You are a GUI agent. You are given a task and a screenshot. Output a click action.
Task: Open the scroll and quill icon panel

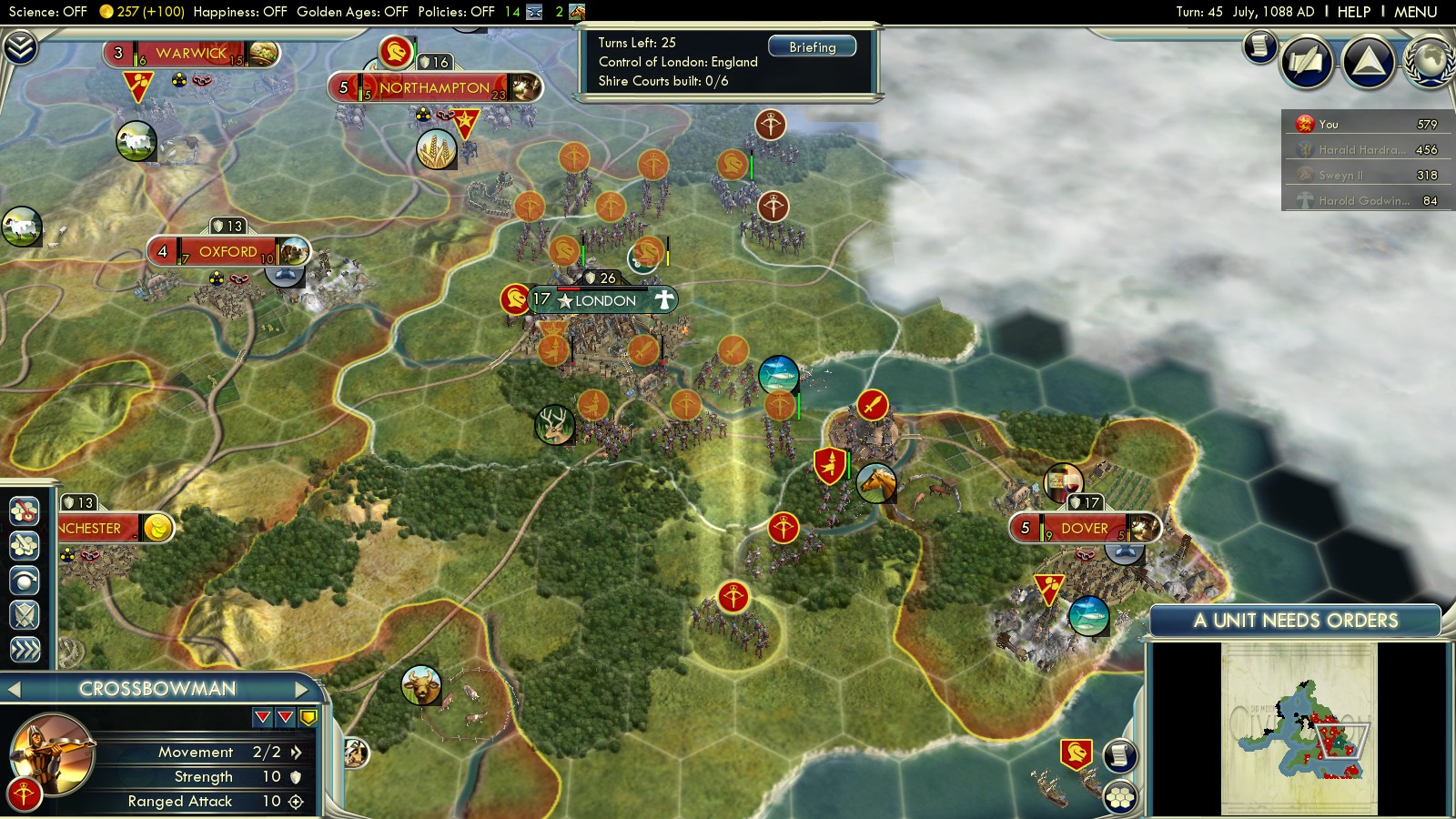(1307, 62)
